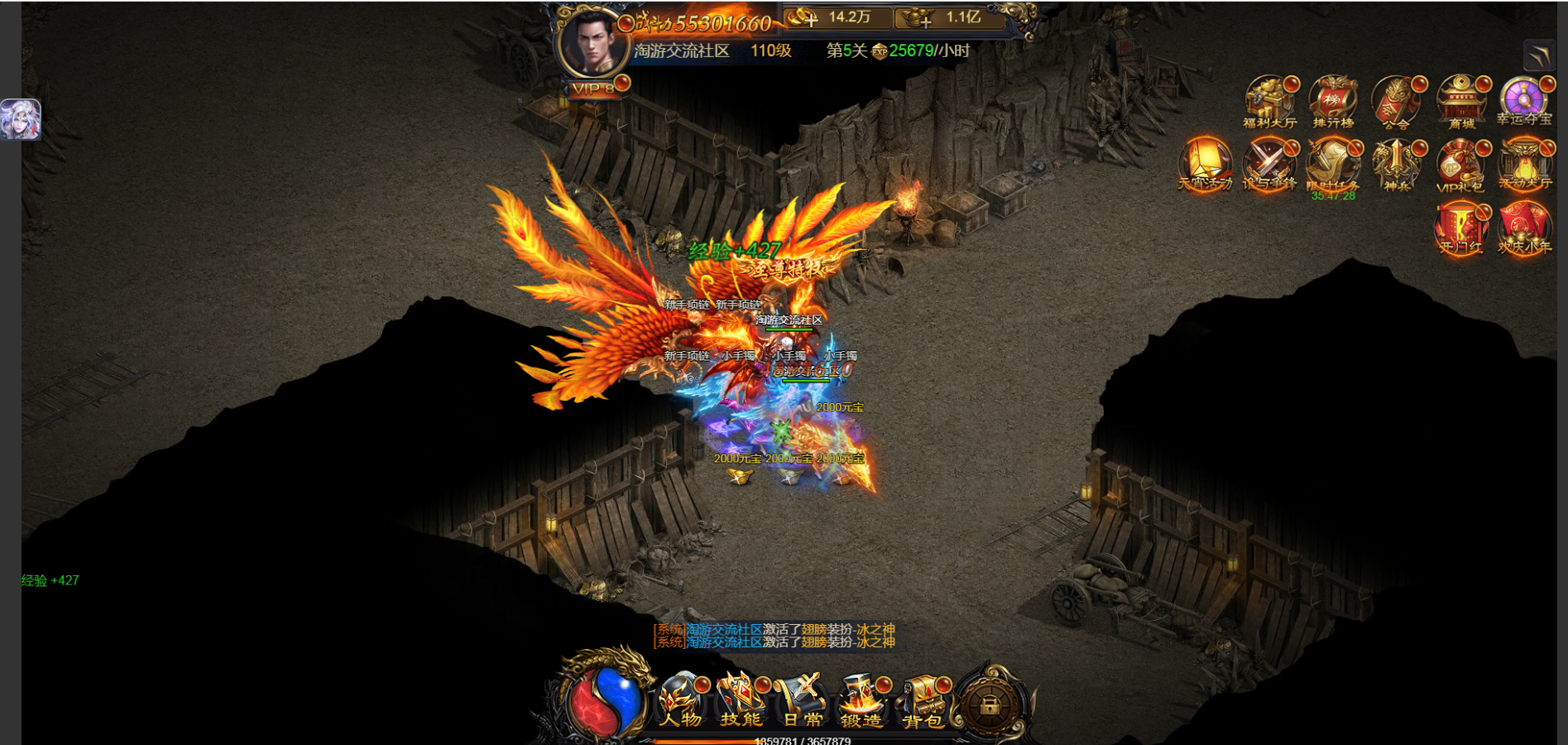Viewport: 1568px width, 745px height.
Task: Open the 福利大厅 welfare hall
Action: click(1268, 101)
